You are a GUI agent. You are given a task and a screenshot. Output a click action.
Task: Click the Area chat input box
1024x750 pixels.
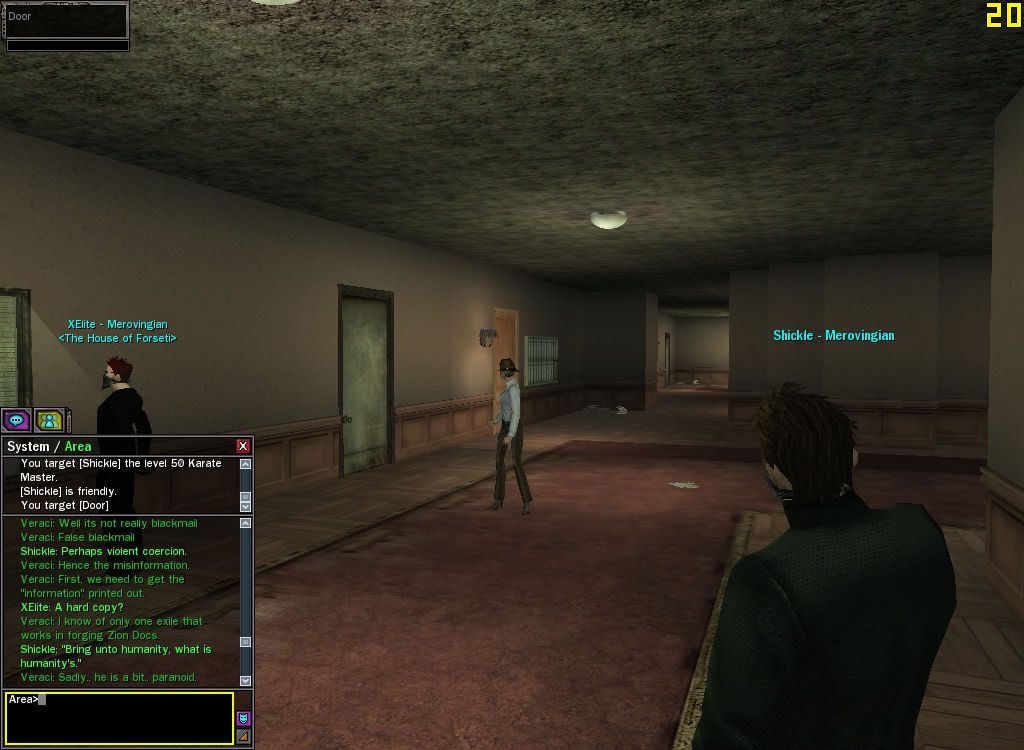click(119, 718)
